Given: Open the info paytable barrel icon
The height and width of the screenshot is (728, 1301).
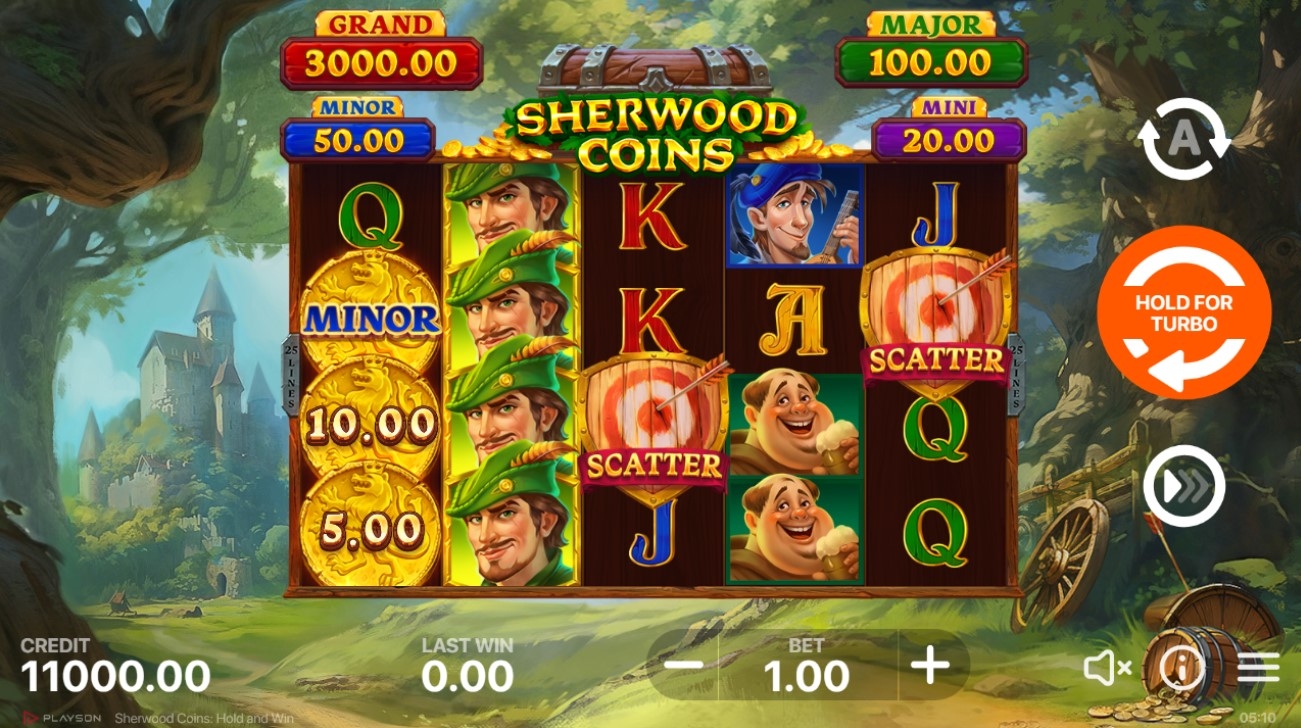Looking at the screenshot, I should tap(1181, 666).
